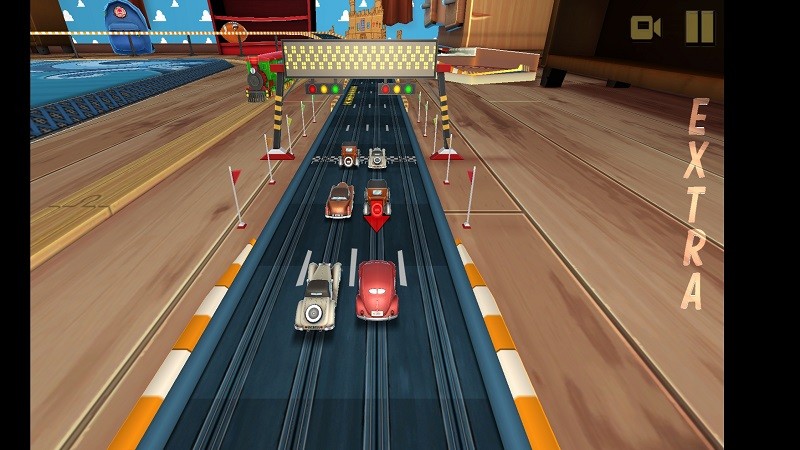Switch the camera view with the camera icon
Screen dimensions: 800x450
[645, 28]
